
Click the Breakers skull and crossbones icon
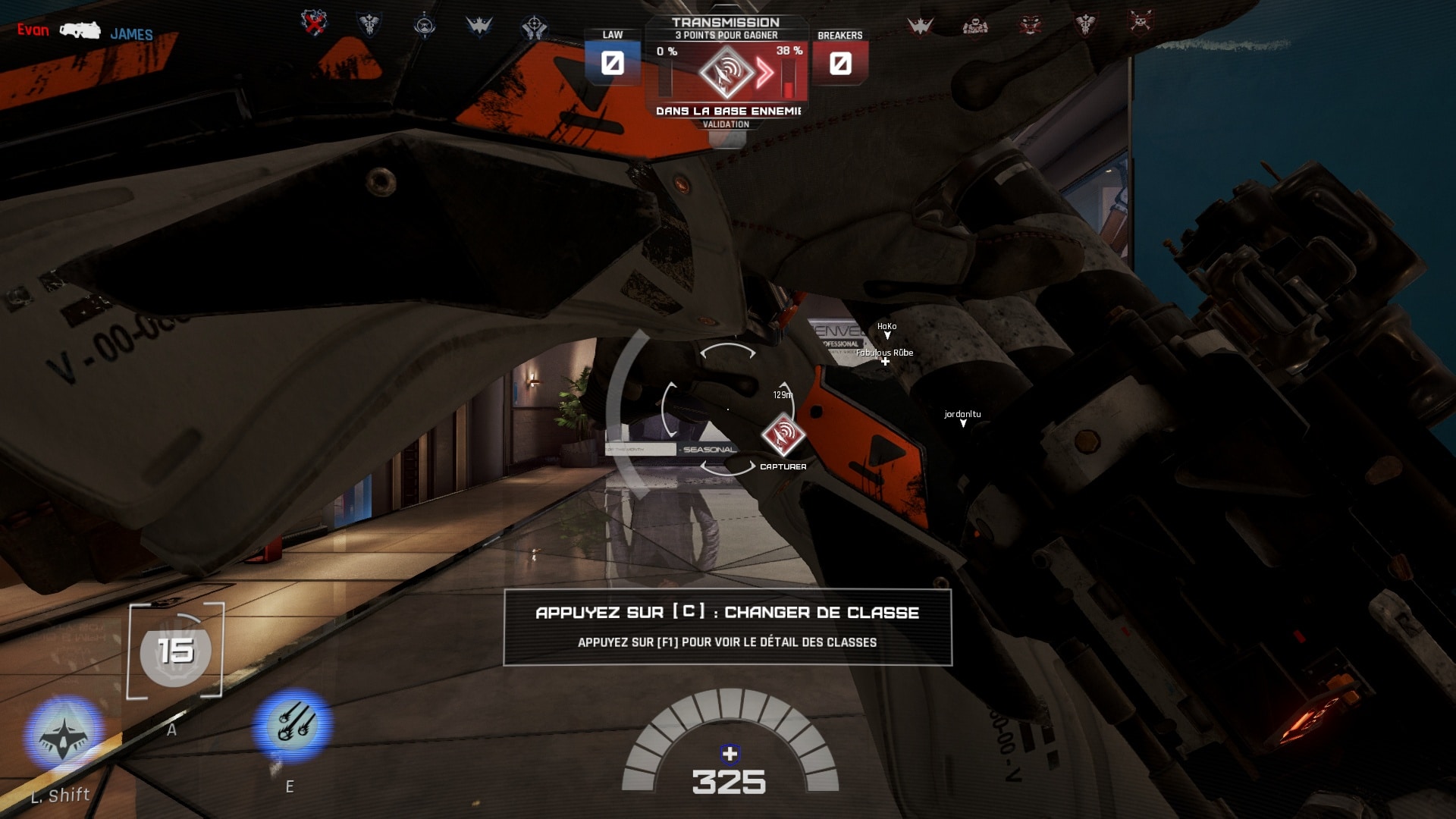tap(1140, 23)
